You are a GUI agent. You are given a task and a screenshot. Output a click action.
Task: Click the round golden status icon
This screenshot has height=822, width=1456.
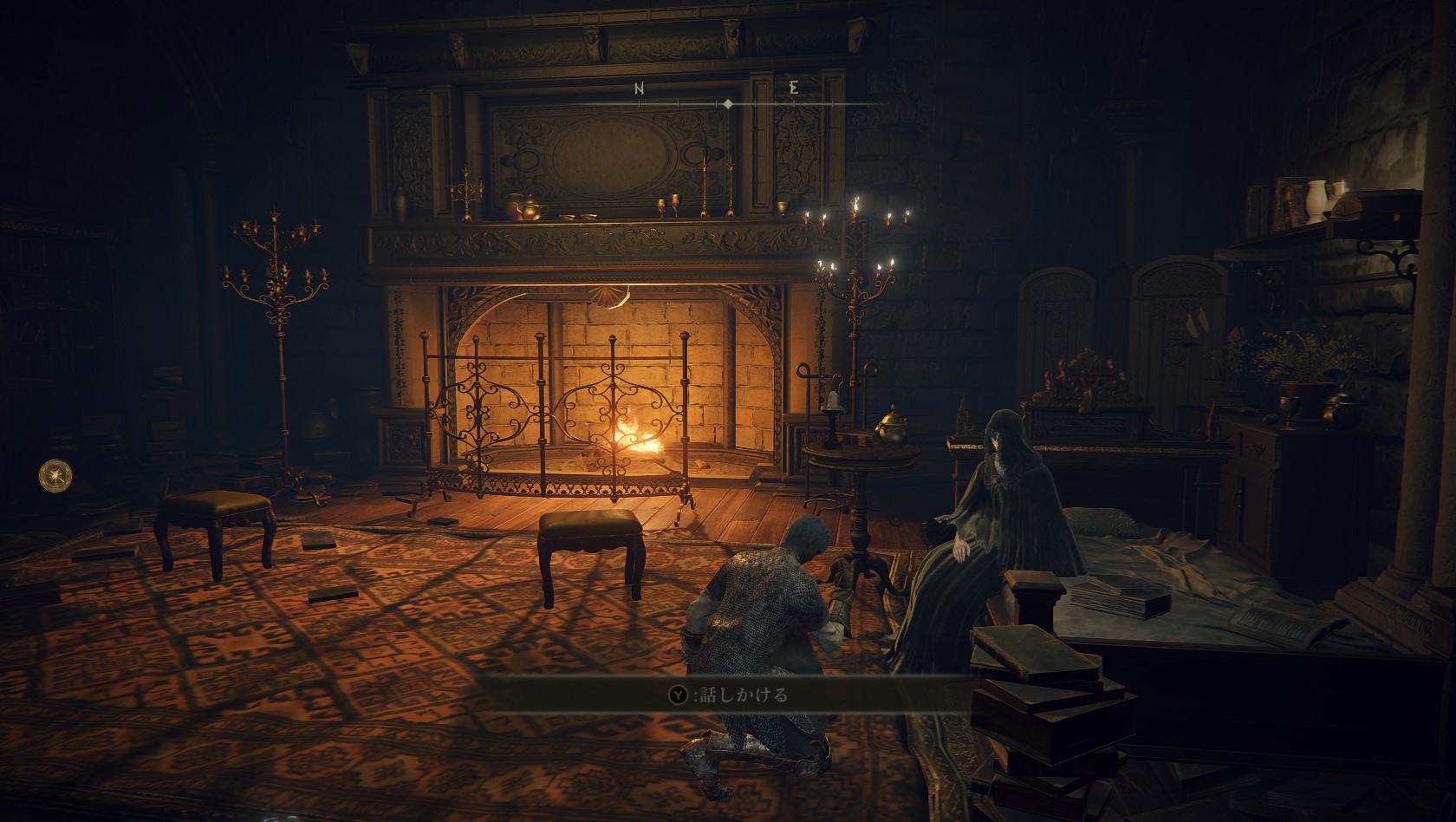(x=56, y=474)
